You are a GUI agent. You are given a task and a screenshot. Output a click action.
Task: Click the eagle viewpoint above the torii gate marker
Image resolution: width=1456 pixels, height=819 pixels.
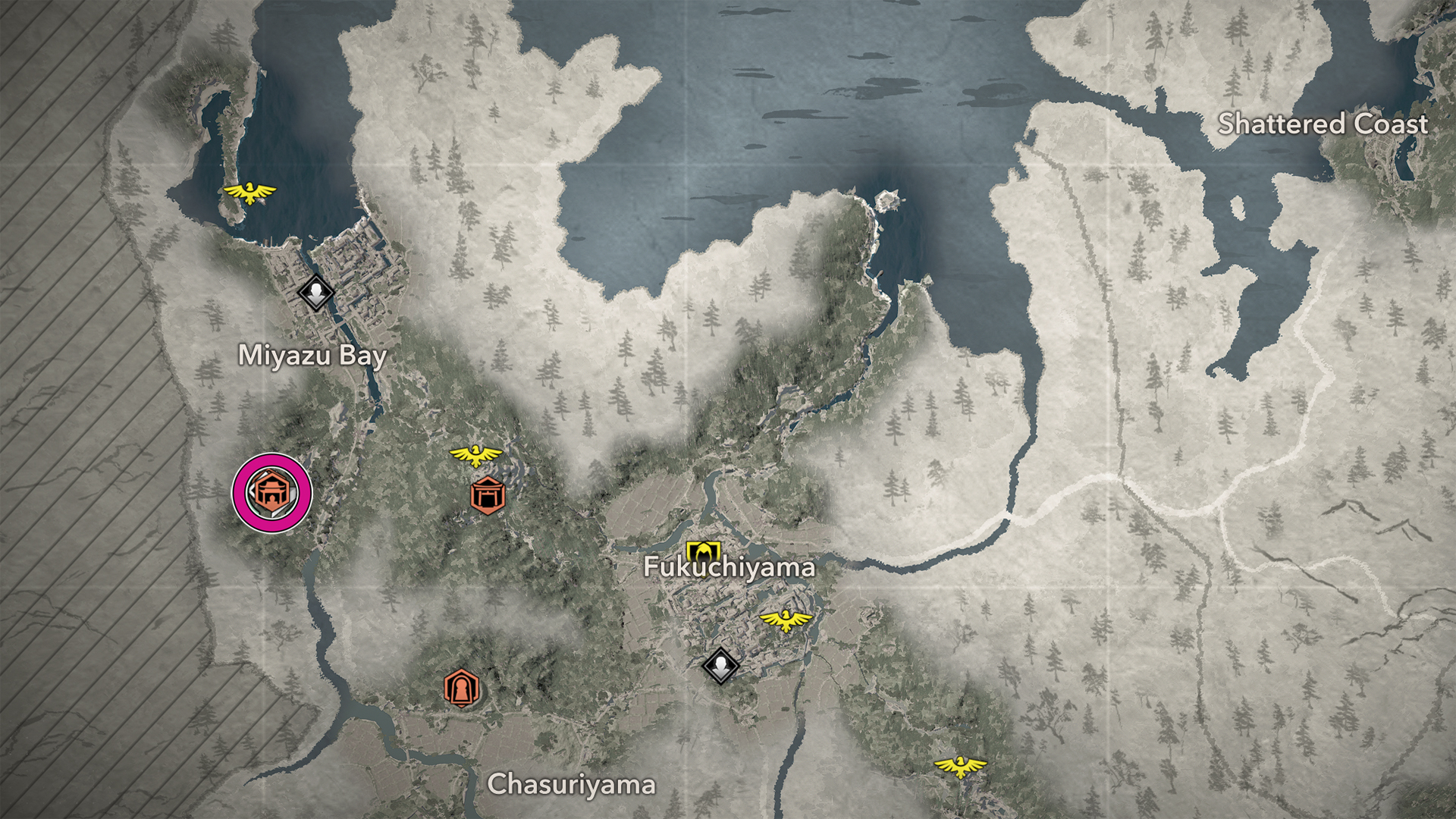tap(475, 455)
